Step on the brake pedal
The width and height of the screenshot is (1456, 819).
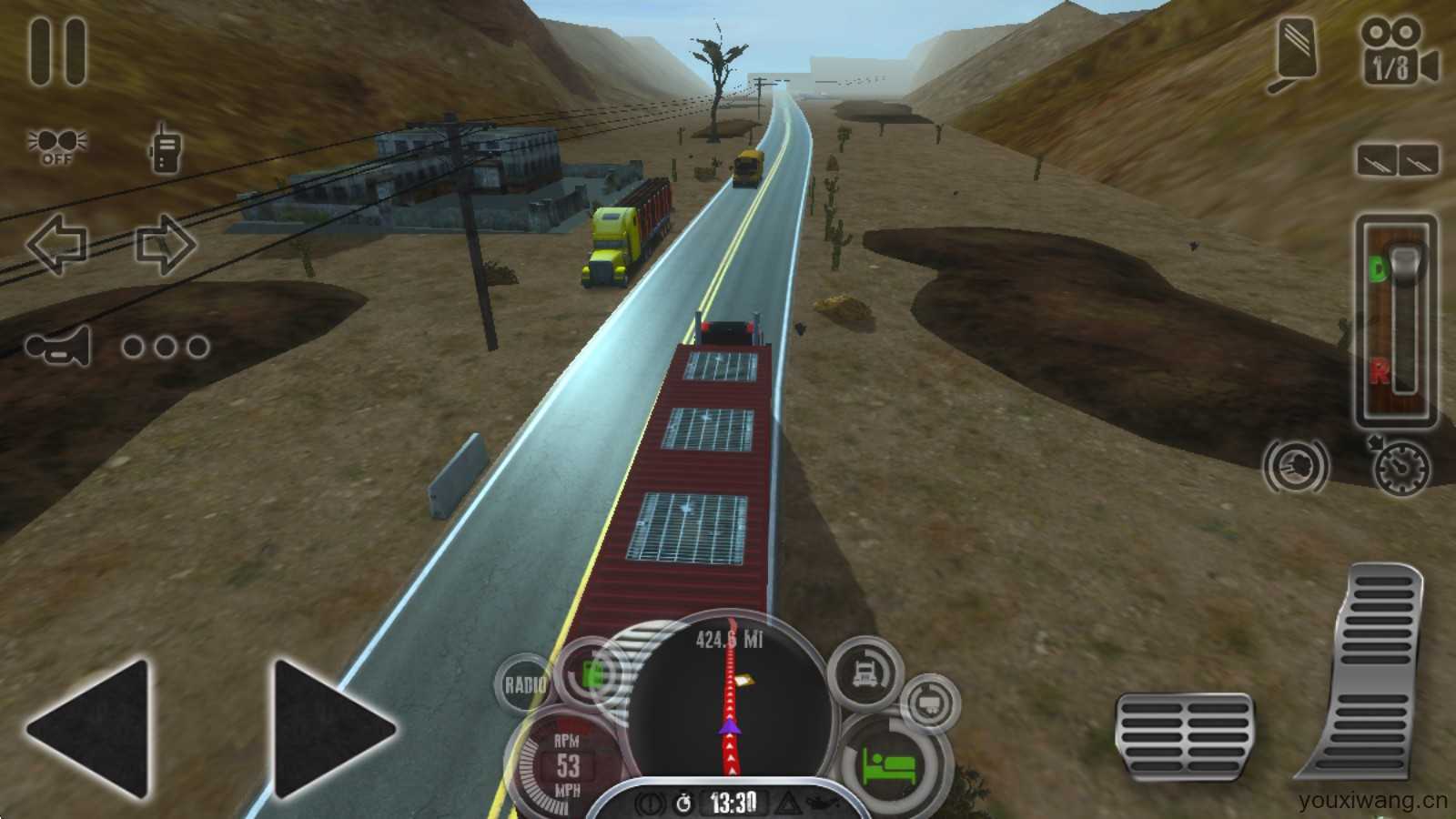point(1184,734)
